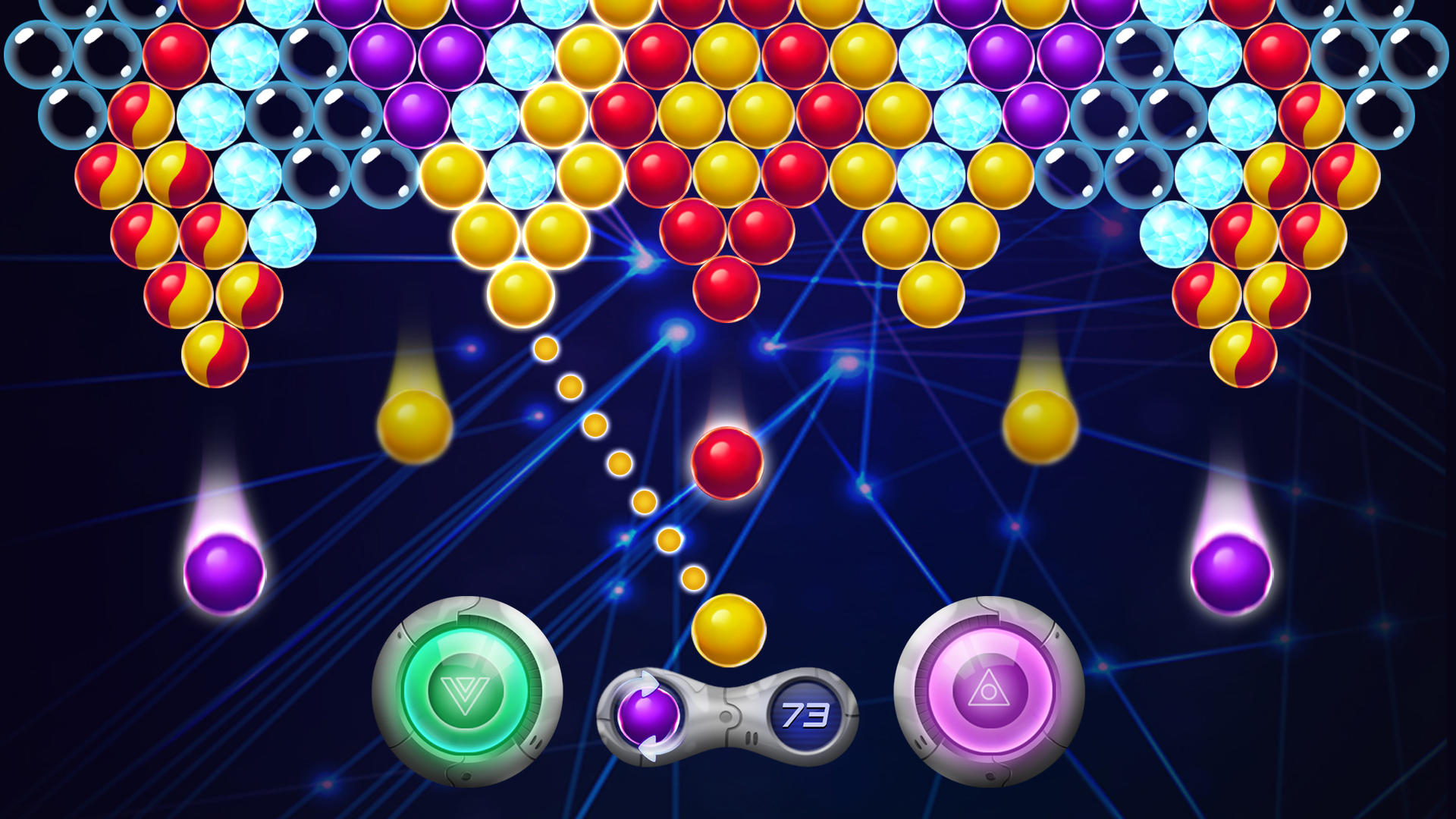The height and width of the screenshot is (819, 1456).
Task: Switch the current shooting bubble using the swap control
Action: 648,714
